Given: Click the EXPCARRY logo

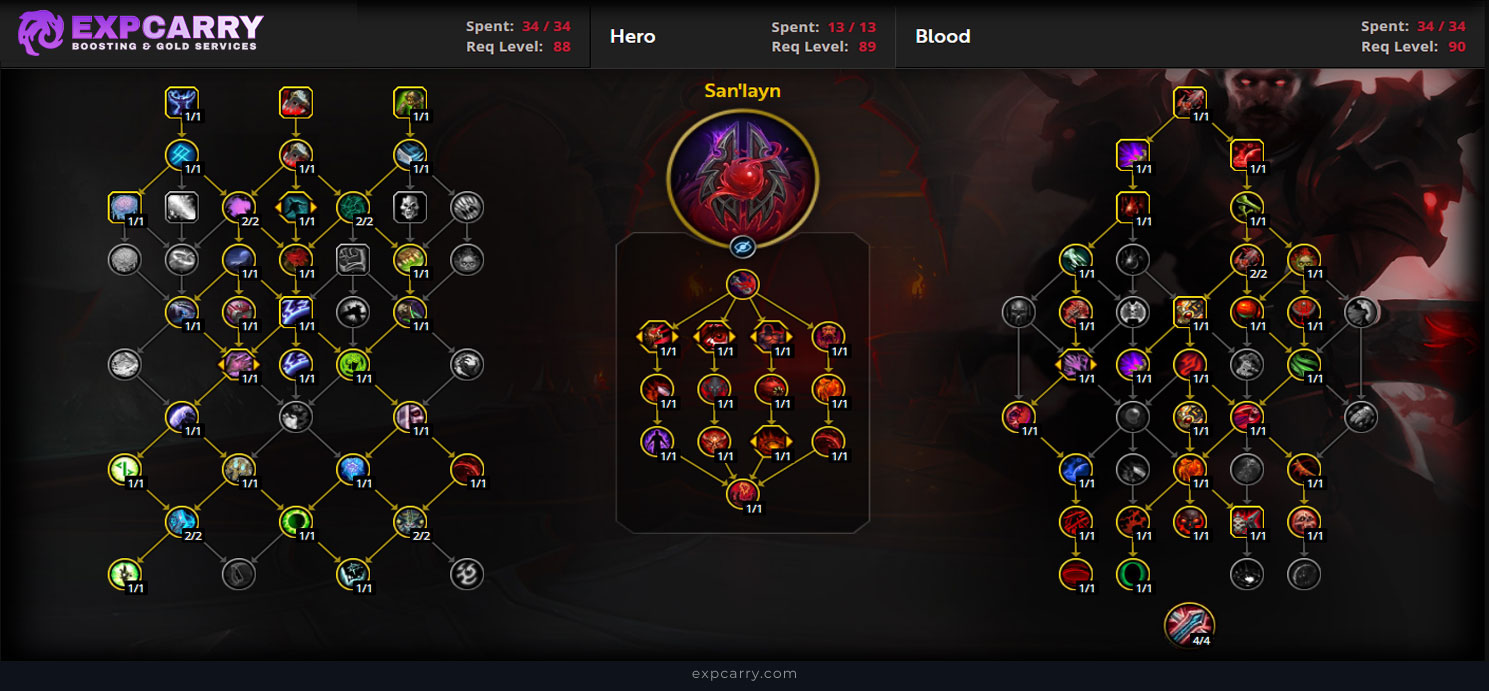Looking at the screenshot, I should [x=140, y=33].
